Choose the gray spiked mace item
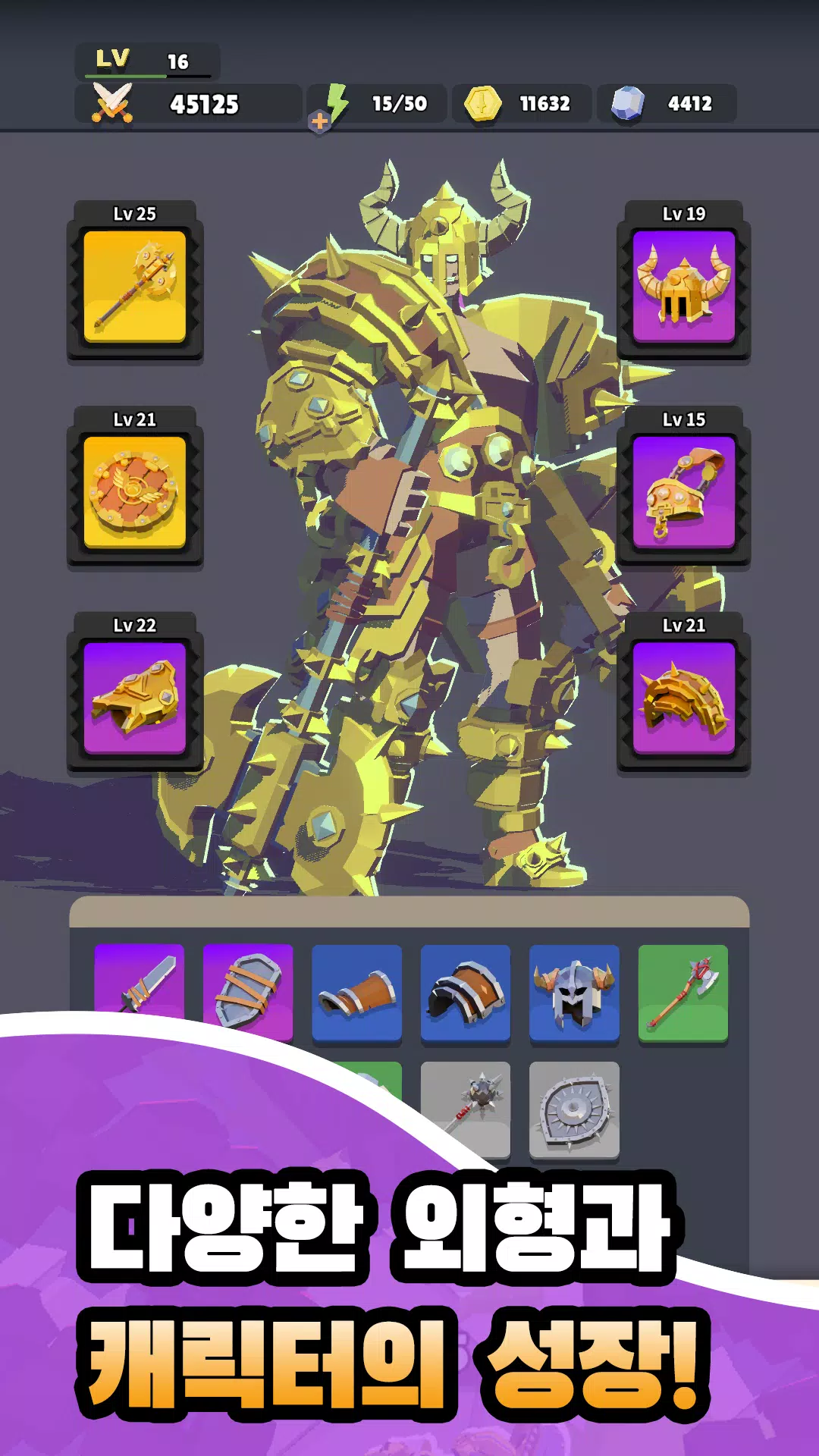 click(466, 1108)
